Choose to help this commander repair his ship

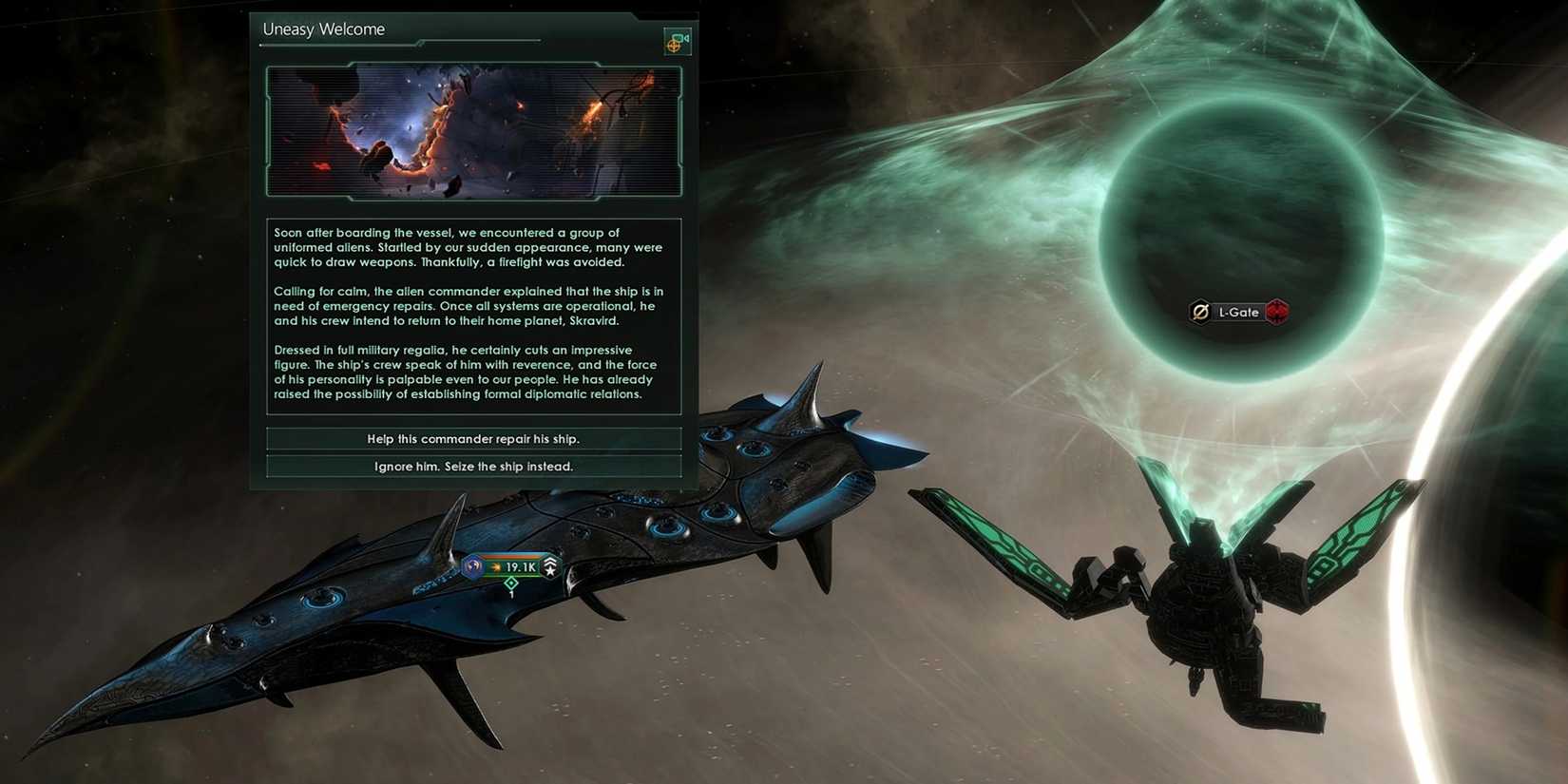tap(473, 438)
